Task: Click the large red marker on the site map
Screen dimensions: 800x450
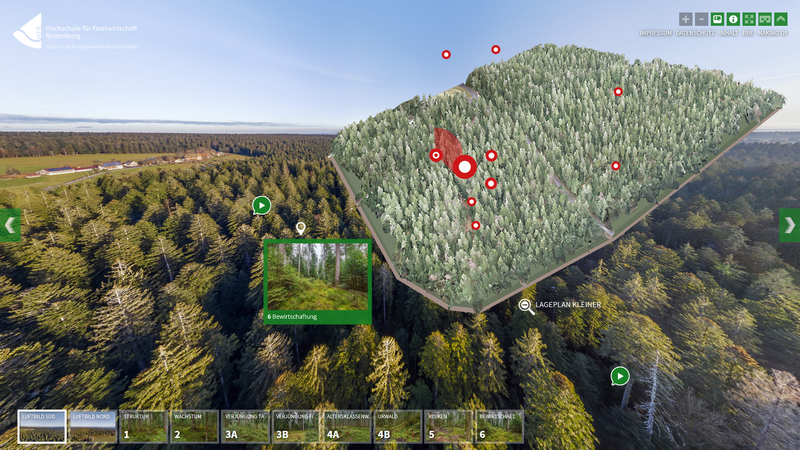Action: click(x=464, y=167)
